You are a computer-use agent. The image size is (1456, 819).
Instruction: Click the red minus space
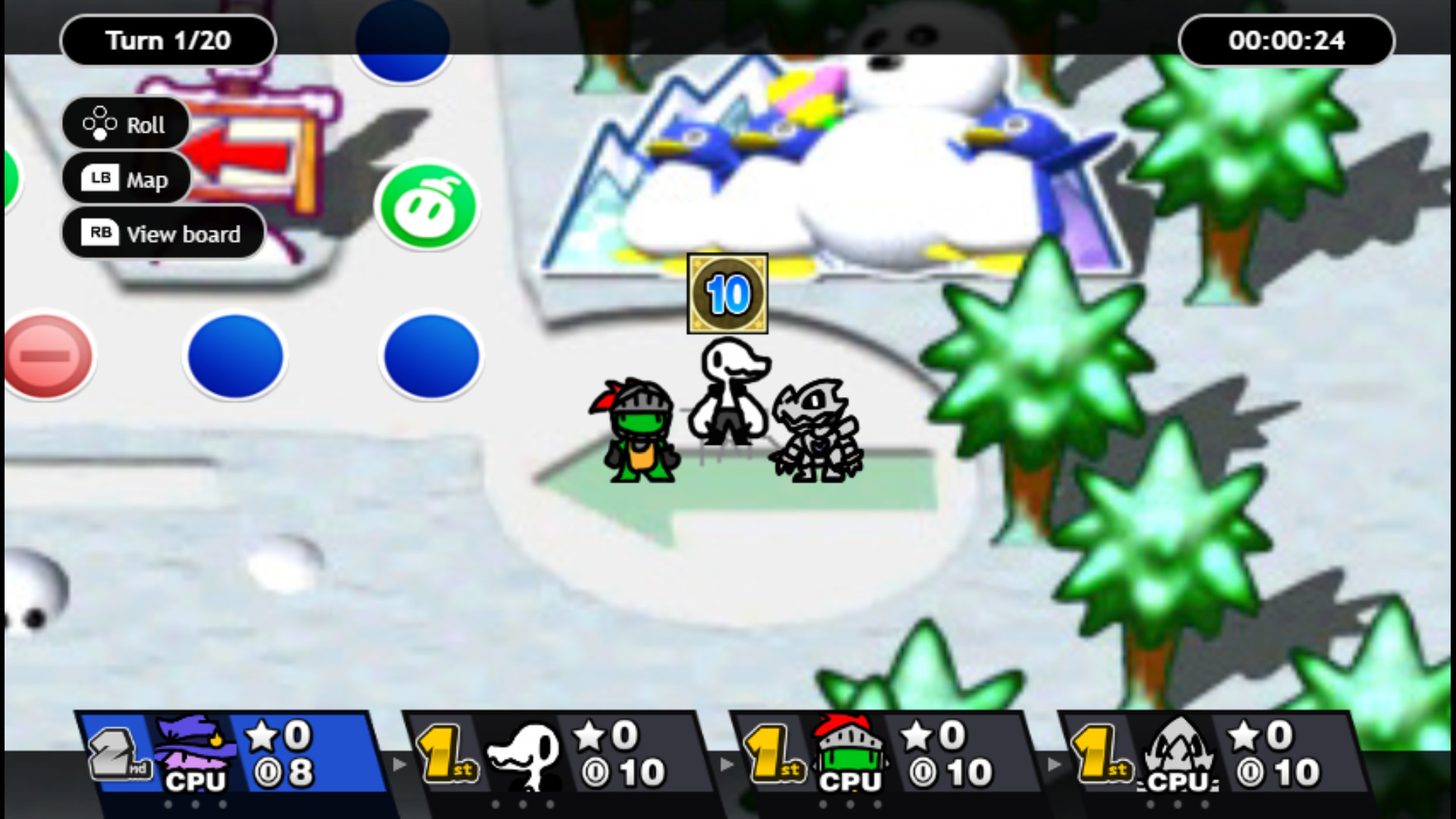tap(48, 355)
